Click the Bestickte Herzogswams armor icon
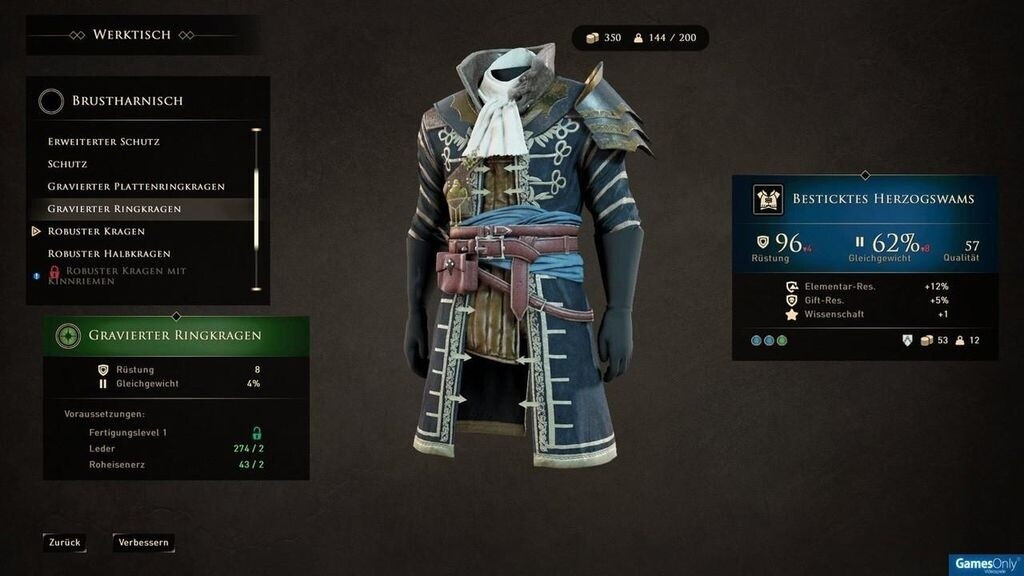1024x576 pixels. pyautogui.click(x=768, y=199)
